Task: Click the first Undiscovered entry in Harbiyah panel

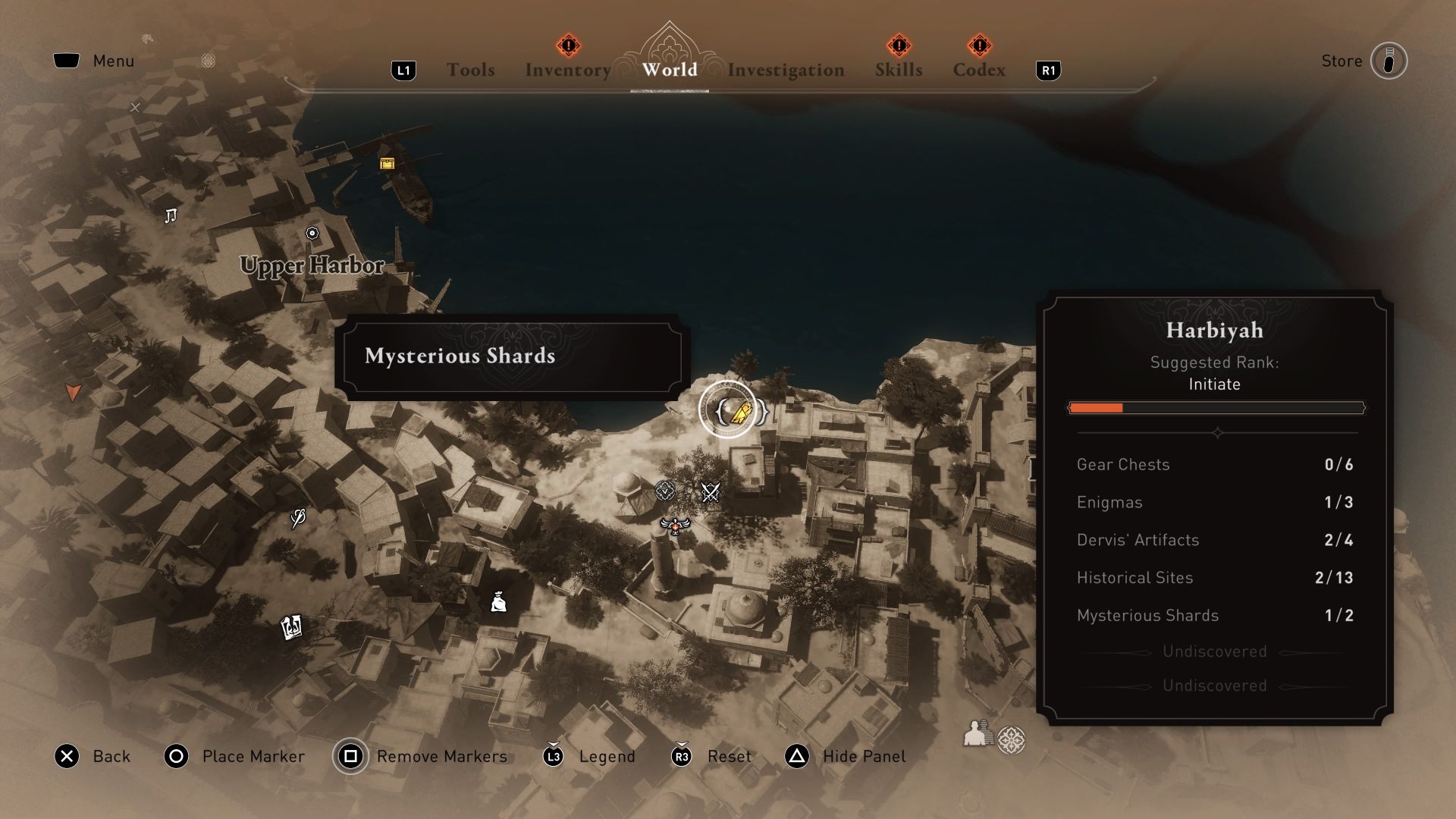Action: tap(1215, 651)
